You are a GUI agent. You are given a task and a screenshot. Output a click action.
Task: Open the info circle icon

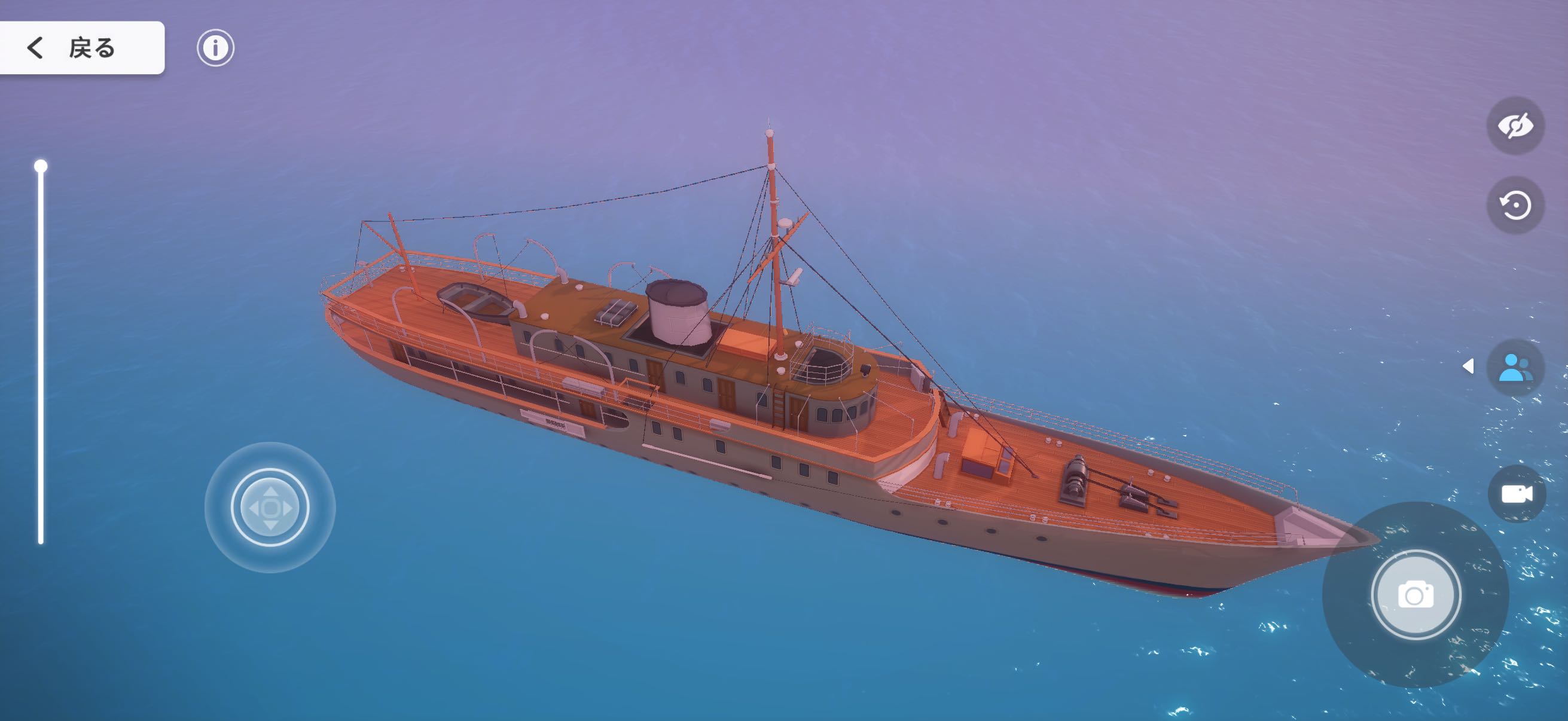tap(215, 47)
